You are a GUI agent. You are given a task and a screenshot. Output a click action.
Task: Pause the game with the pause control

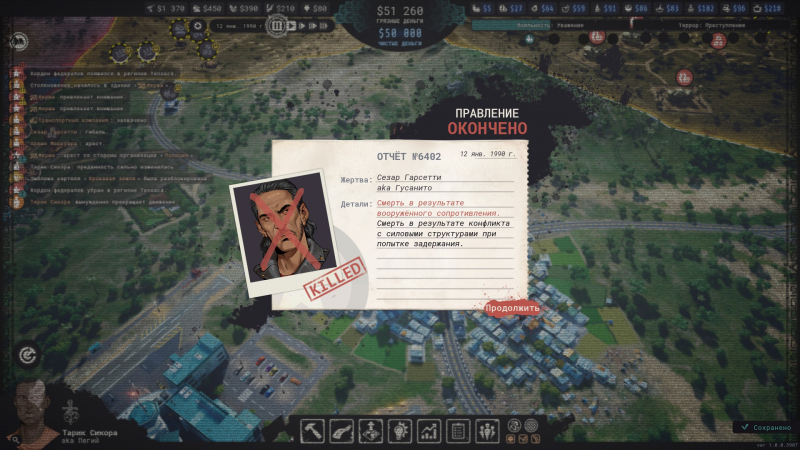(277, 26)
